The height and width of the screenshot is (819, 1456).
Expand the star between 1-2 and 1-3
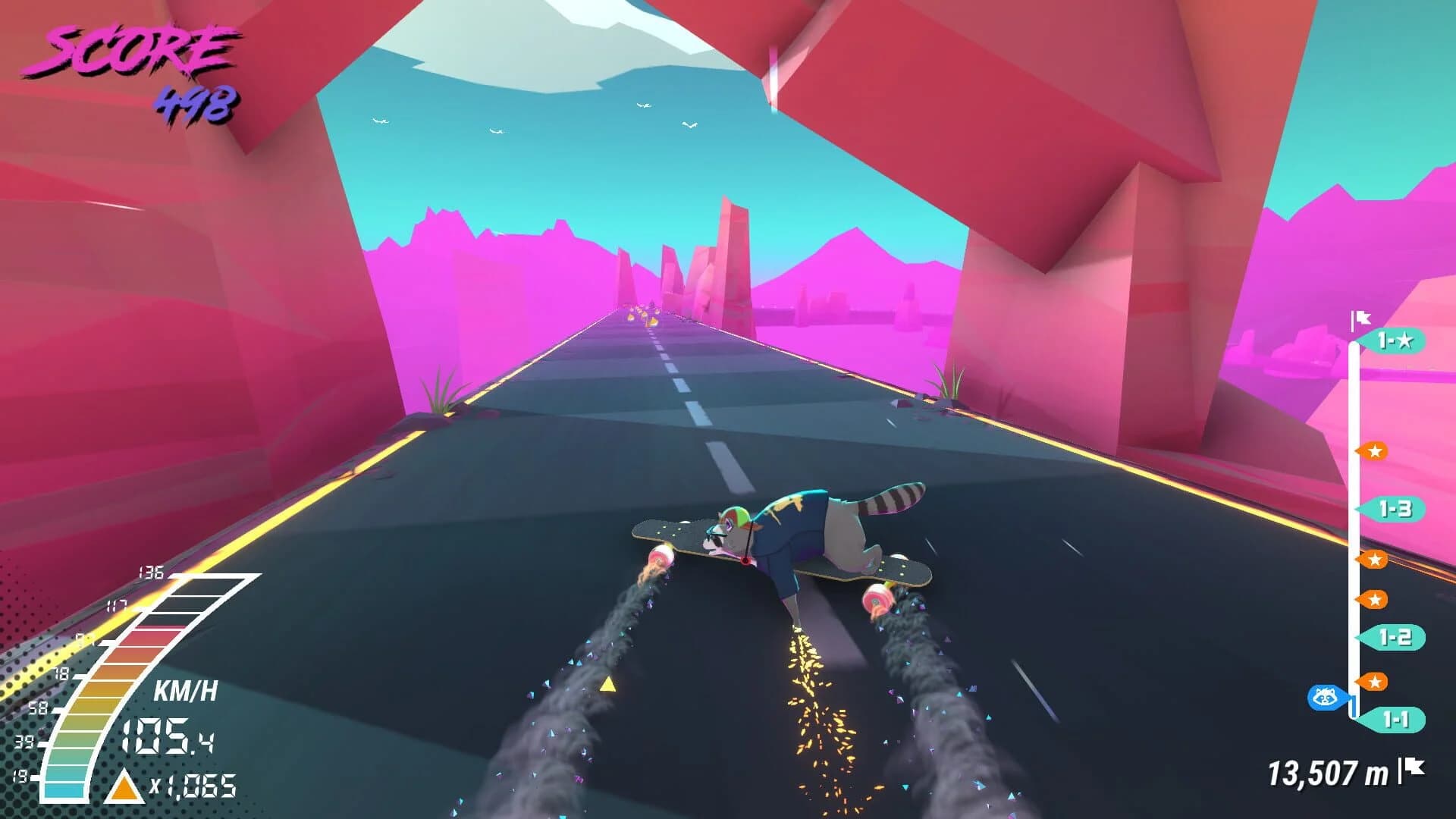pyautogui.click(x=1375, y=560)
